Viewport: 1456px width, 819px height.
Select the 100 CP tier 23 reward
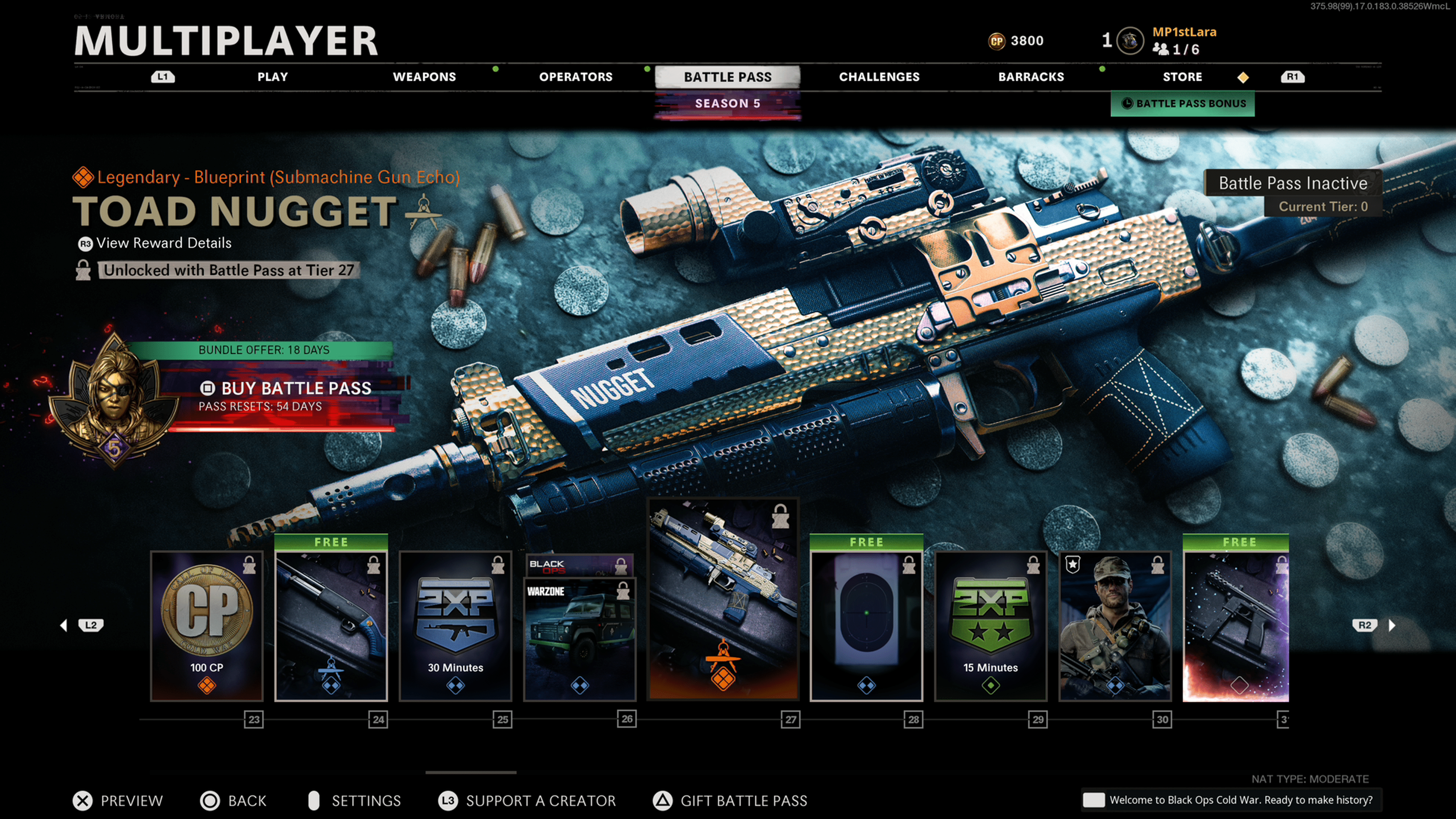coord(207,626)
